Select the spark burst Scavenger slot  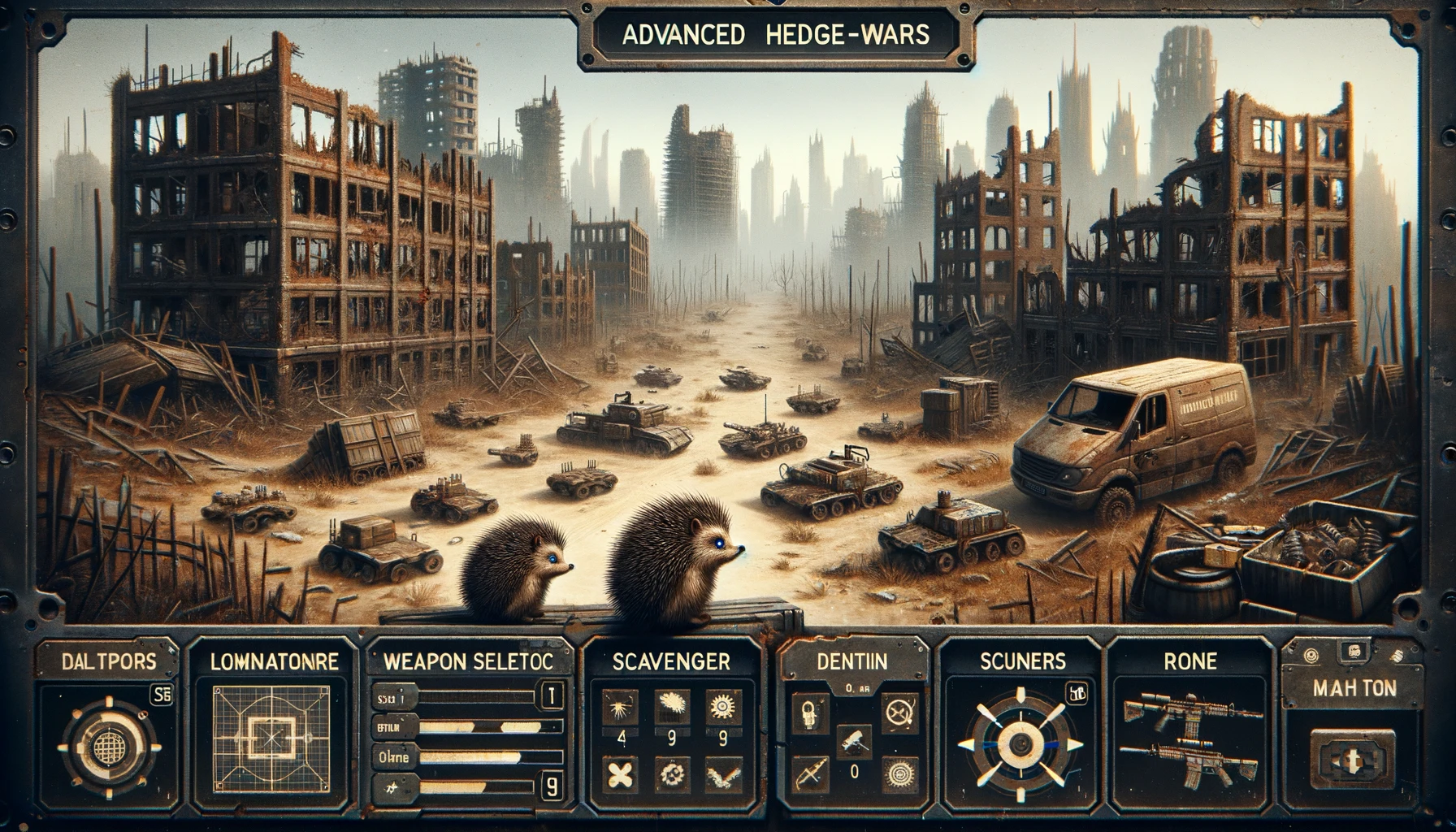(x=622, y=708)
